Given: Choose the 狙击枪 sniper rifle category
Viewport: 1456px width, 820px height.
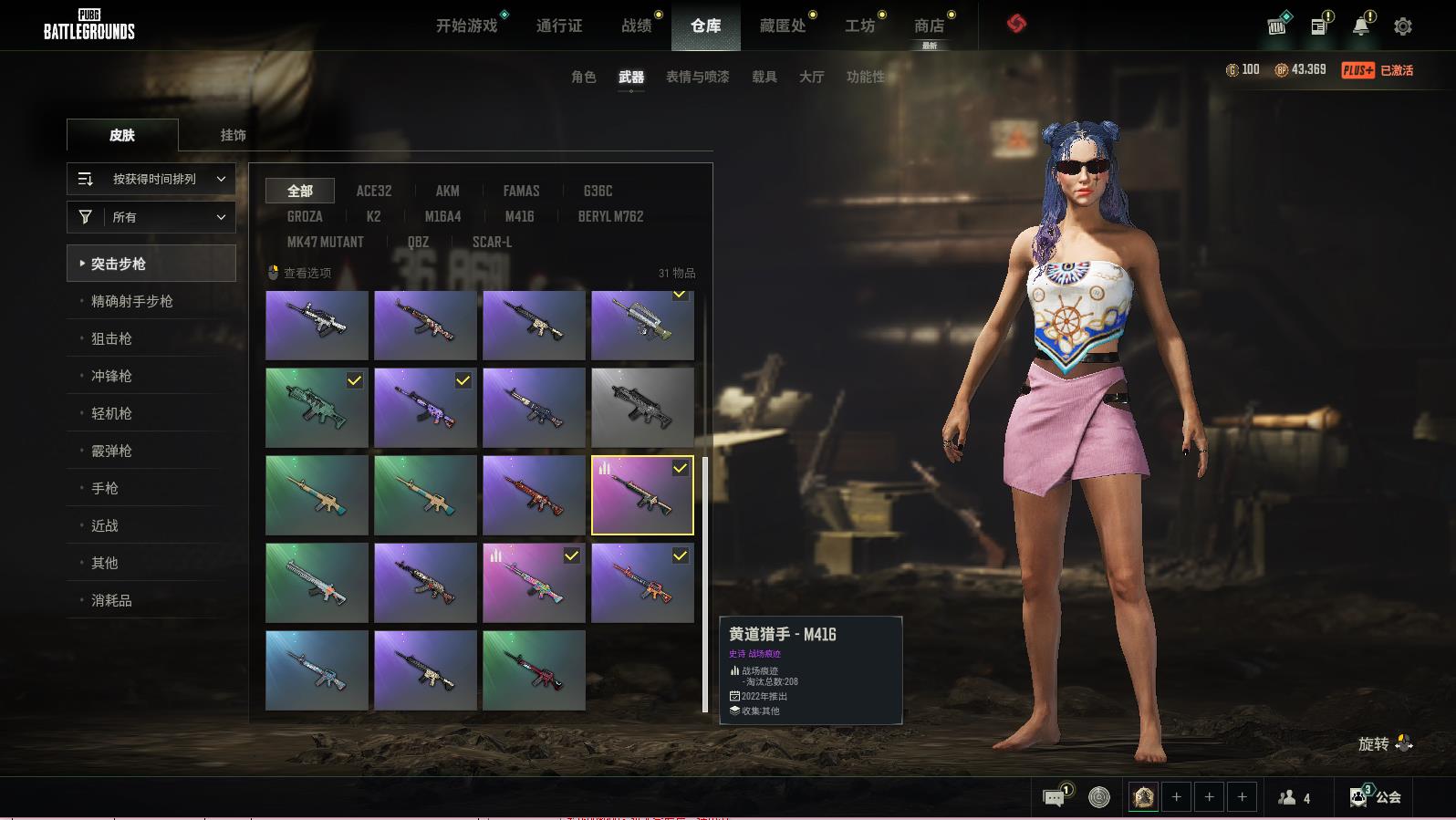Looking at the screenshot, I should 111,338.
